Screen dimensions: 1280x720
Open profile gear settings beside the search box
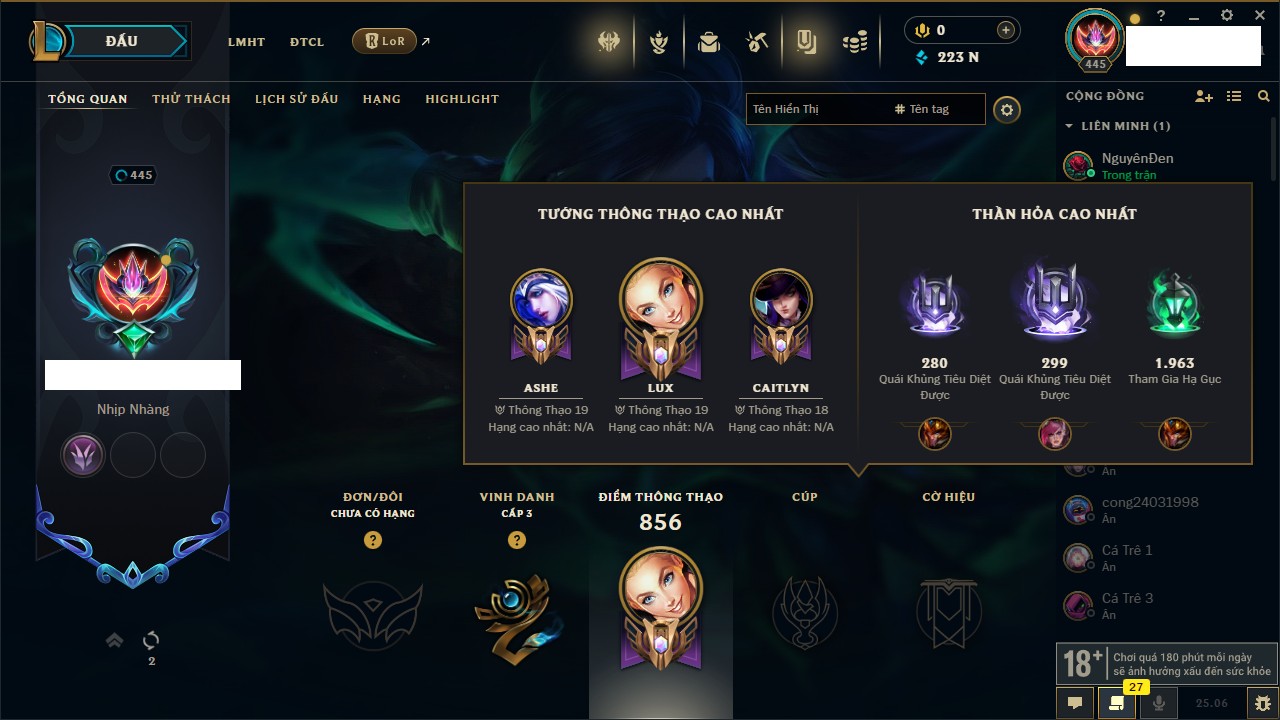point(1007,109)
